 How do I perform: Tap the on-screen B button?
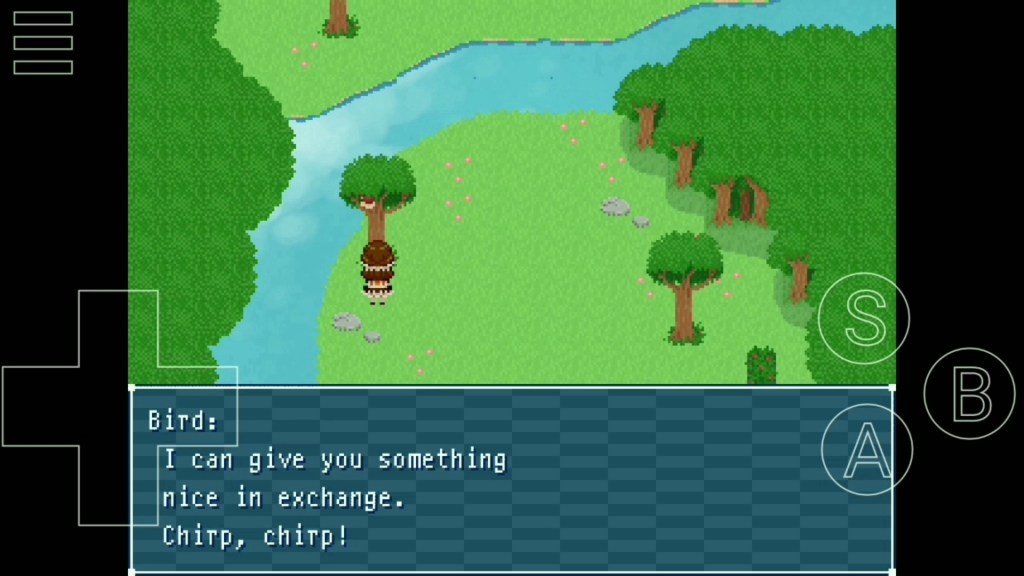[969, 393]
